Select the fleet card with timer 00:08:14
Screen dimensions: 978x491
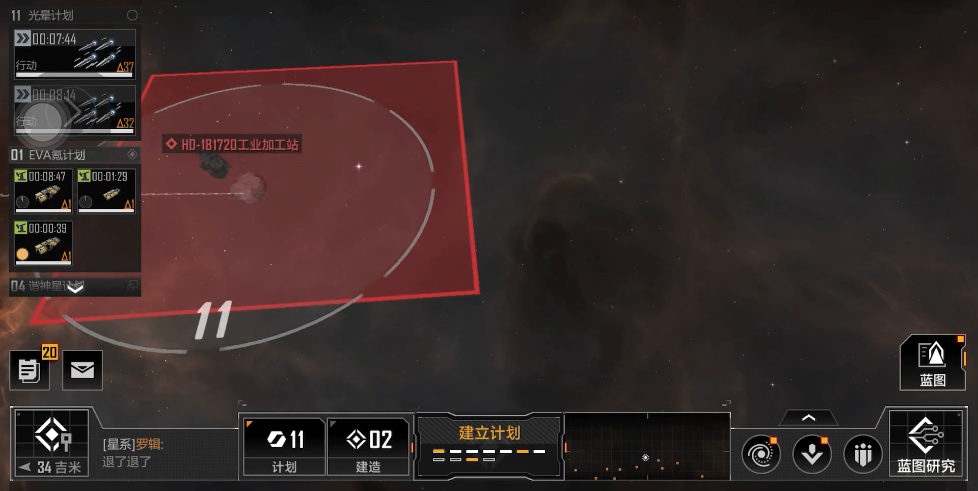click(x=74, y=109)
